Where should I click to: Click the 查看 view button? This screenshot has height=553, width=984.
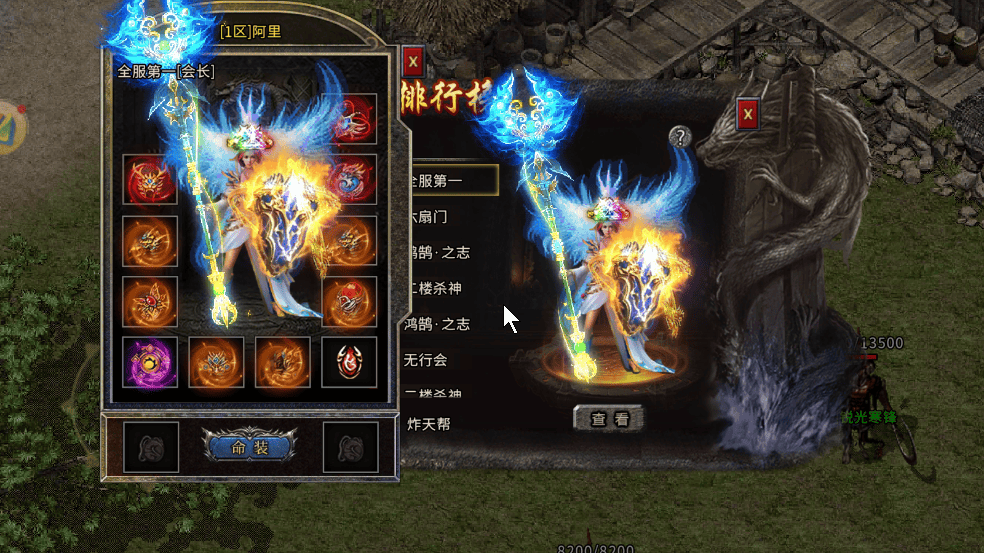click(x=608, y=419)
